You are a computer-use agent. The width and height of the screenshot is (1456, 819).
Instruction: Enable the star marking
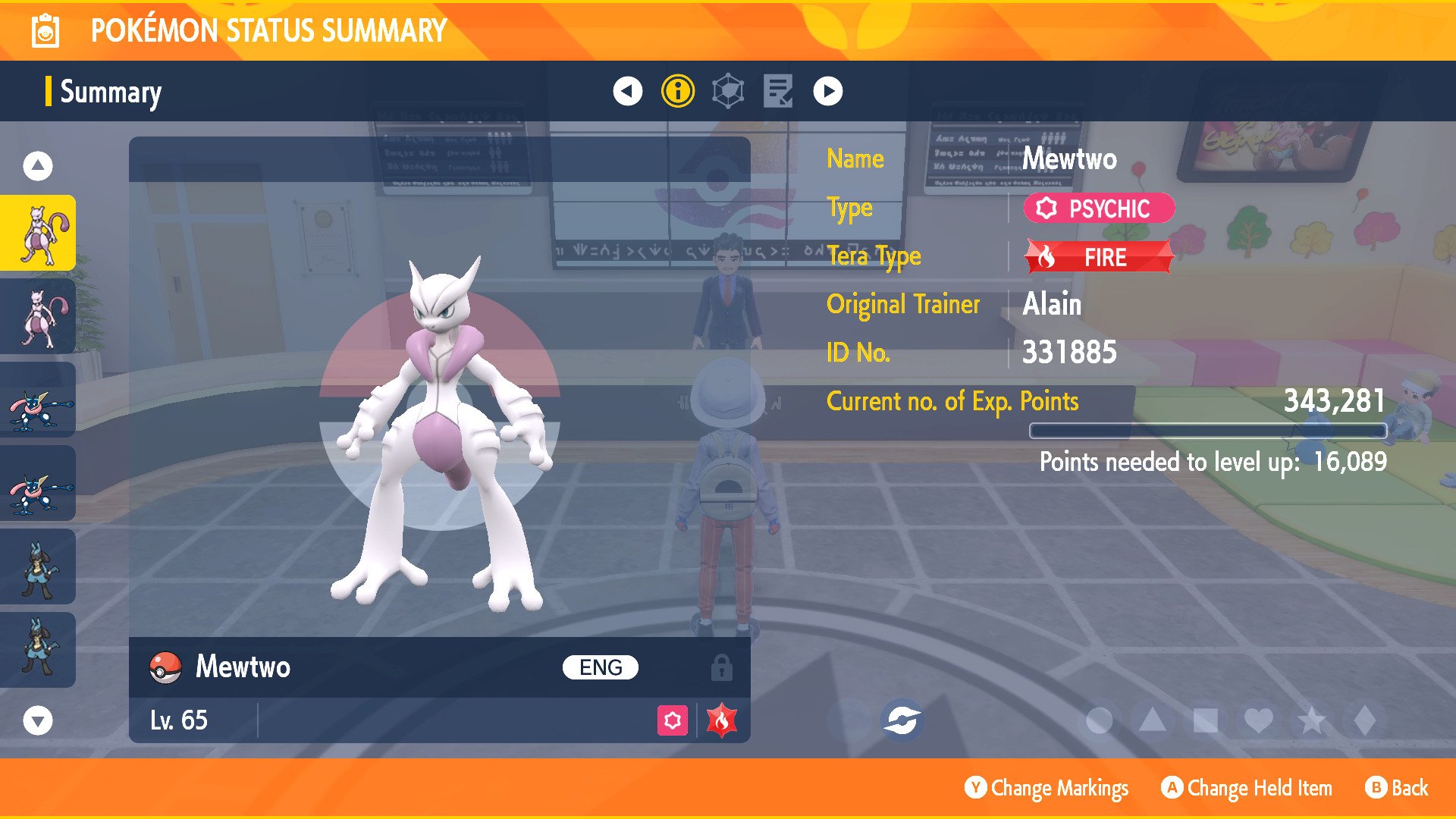pos(1310,719)
